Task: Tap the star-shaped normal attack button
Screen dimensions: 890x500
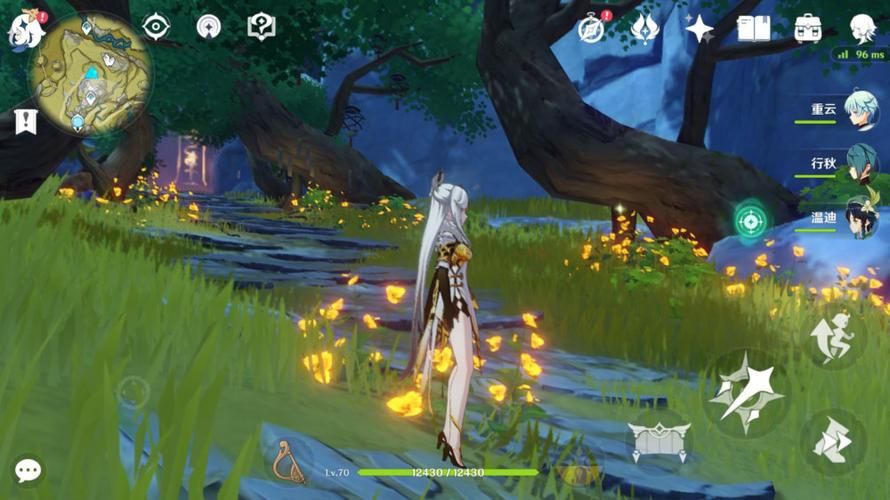Action: [747, 393]
